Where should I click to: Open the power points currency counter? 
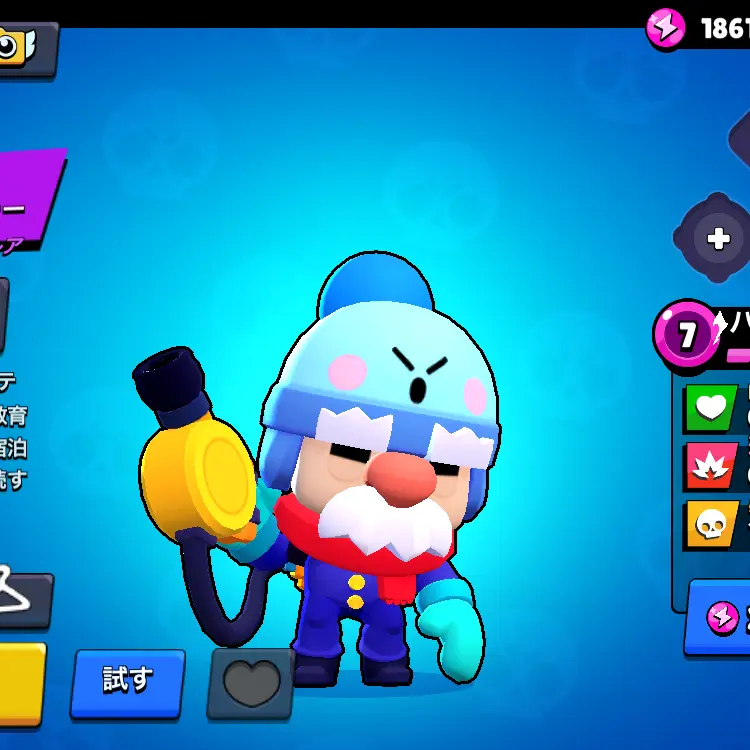pos(700,28)
